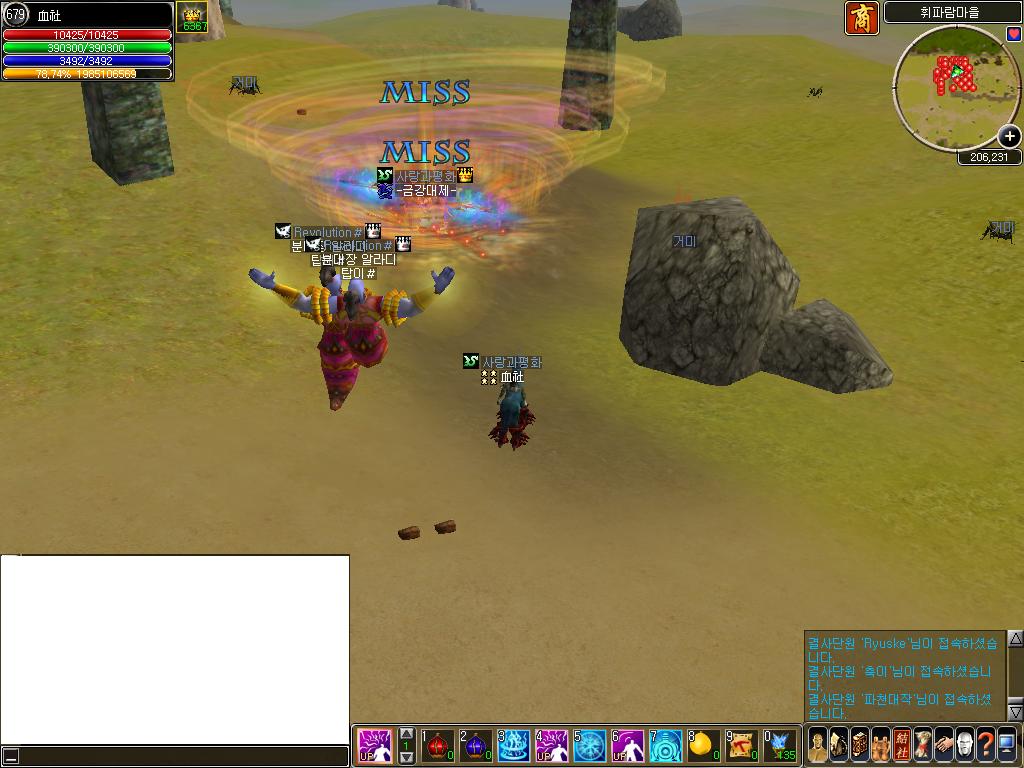Open system options via the monitor icon
This screenshot has height=768, width=1024.
1007,745
